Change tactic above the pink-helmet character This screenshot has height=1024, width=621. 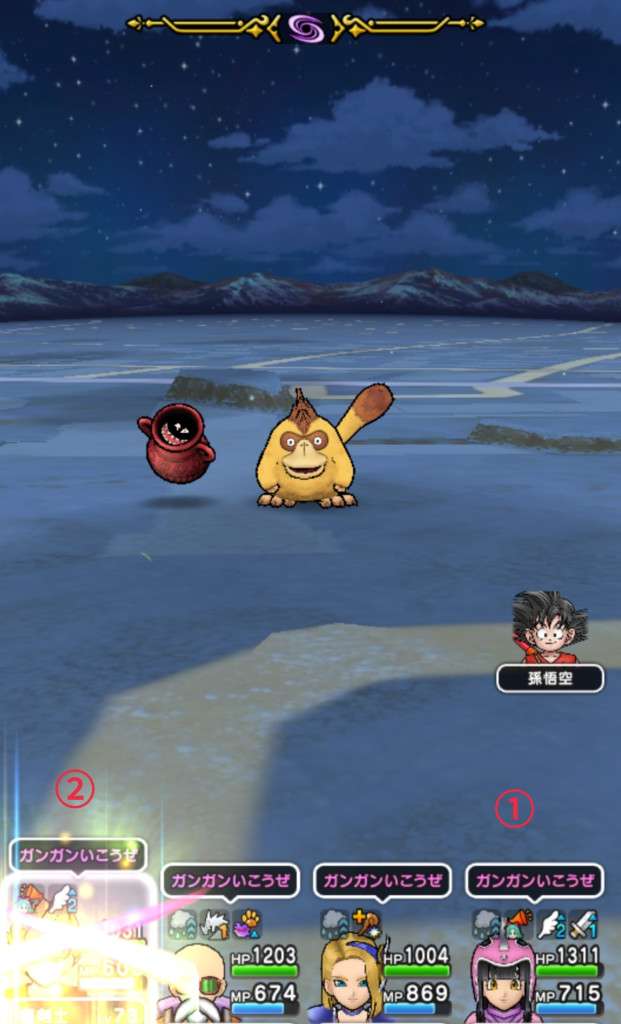pyautogui.click(x=534, y=881)
